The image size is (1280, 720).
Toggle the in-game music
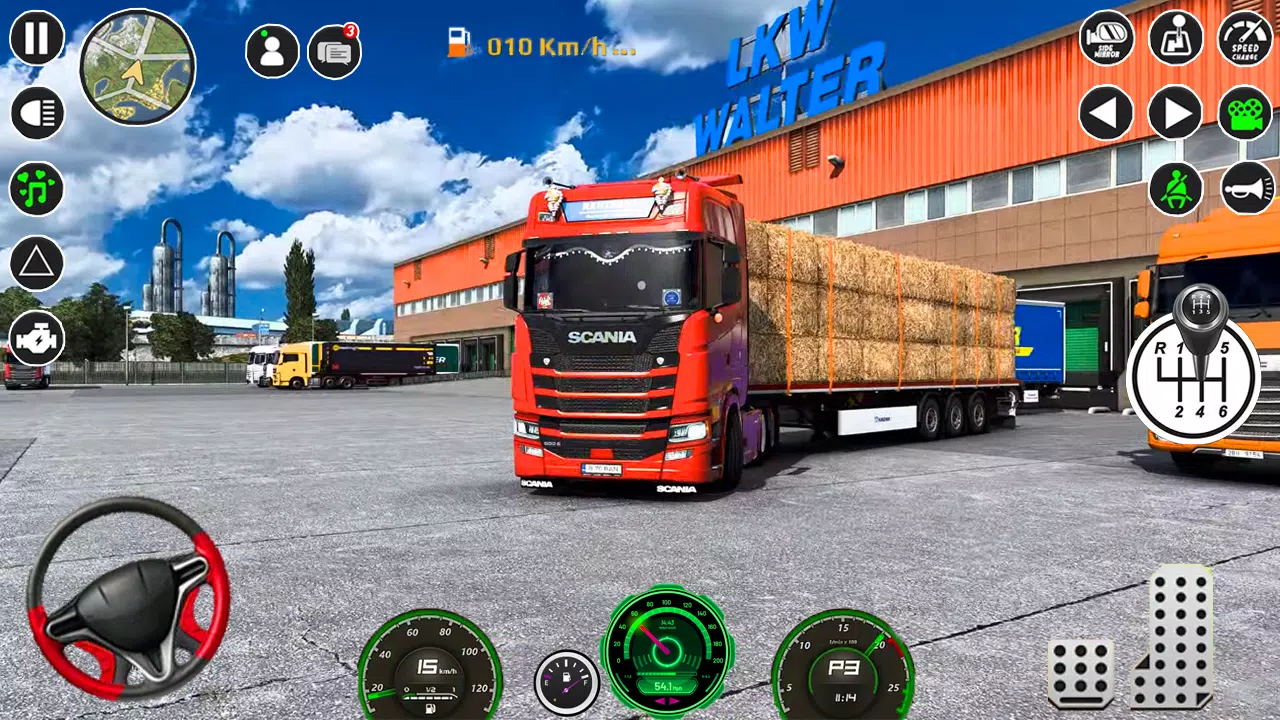pyautogui.click(x=35, y=188)
